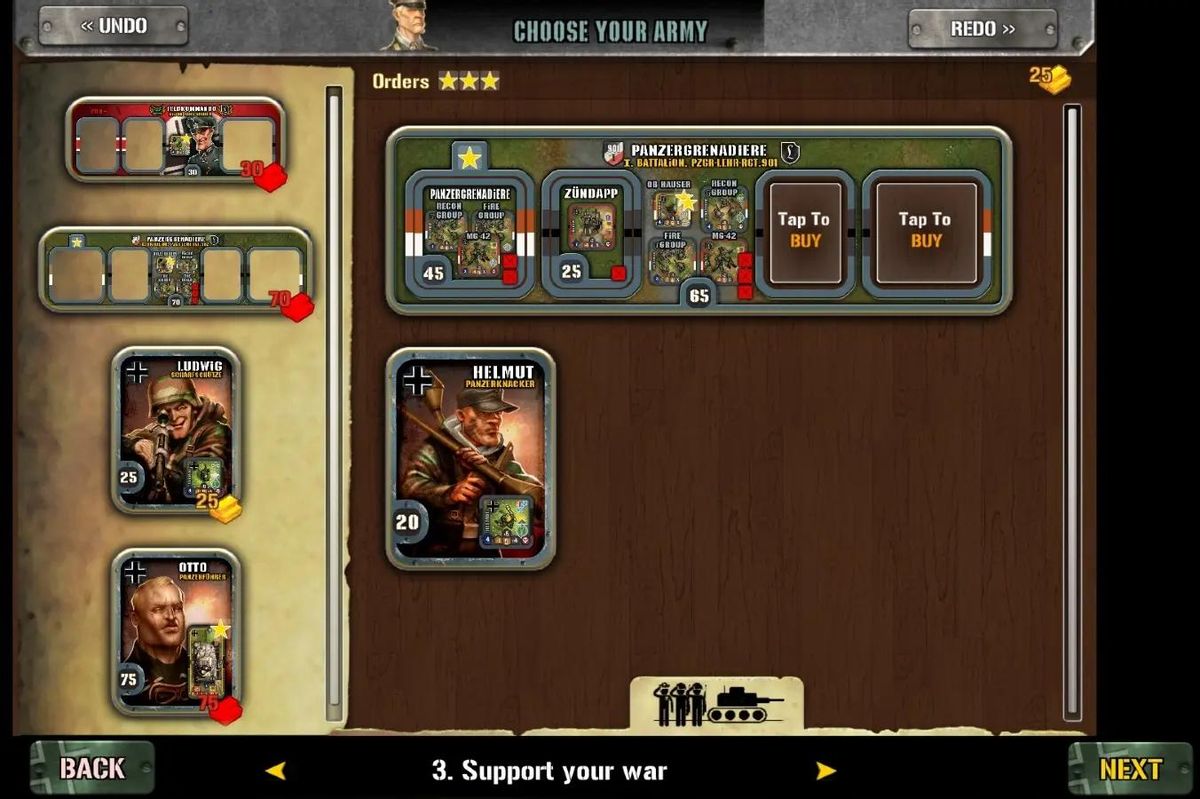Viewport: 1200px width, 799px height.
Task: Click the gold coins currency icon
Action: [x=1052, y=79]
